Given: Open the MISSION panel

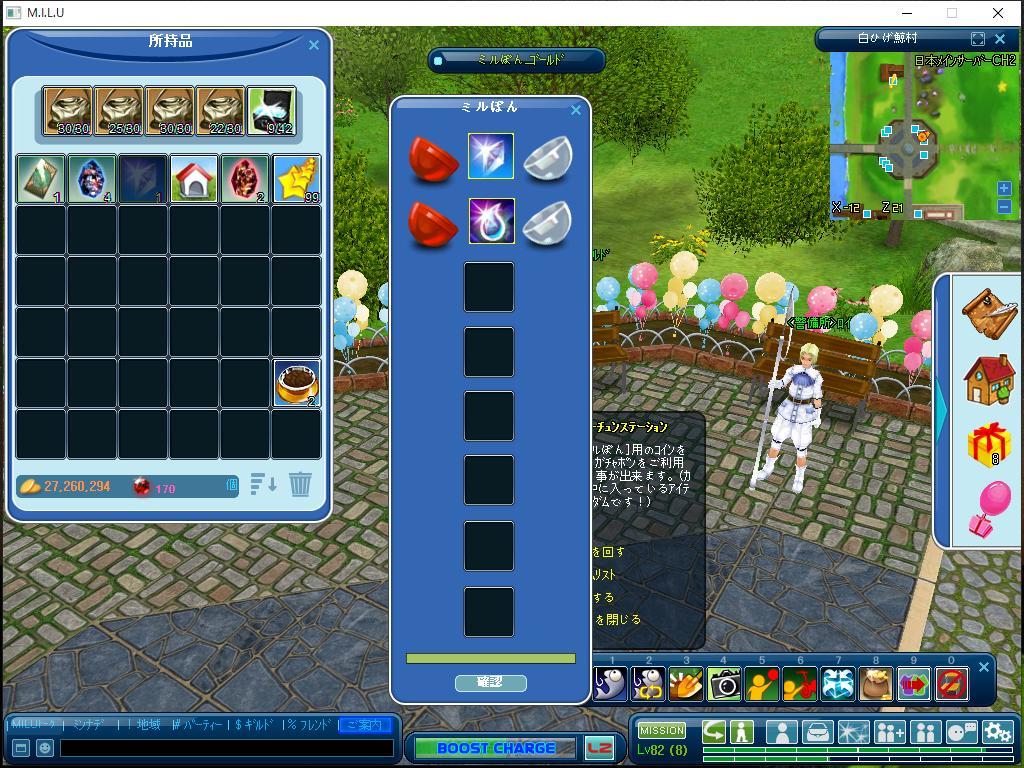Looking at the screenshot, I should pyautogui.click(x=662, y=731).
